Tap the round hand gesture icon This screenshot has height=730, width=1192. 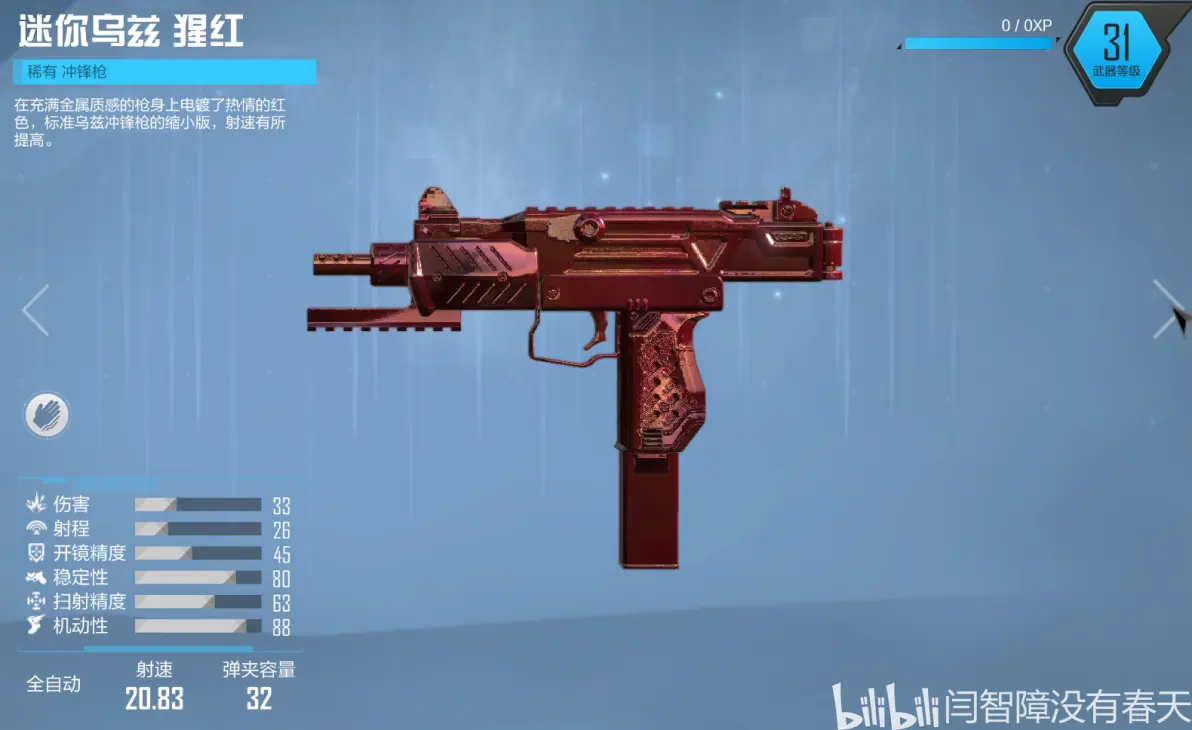coord(47,414)
